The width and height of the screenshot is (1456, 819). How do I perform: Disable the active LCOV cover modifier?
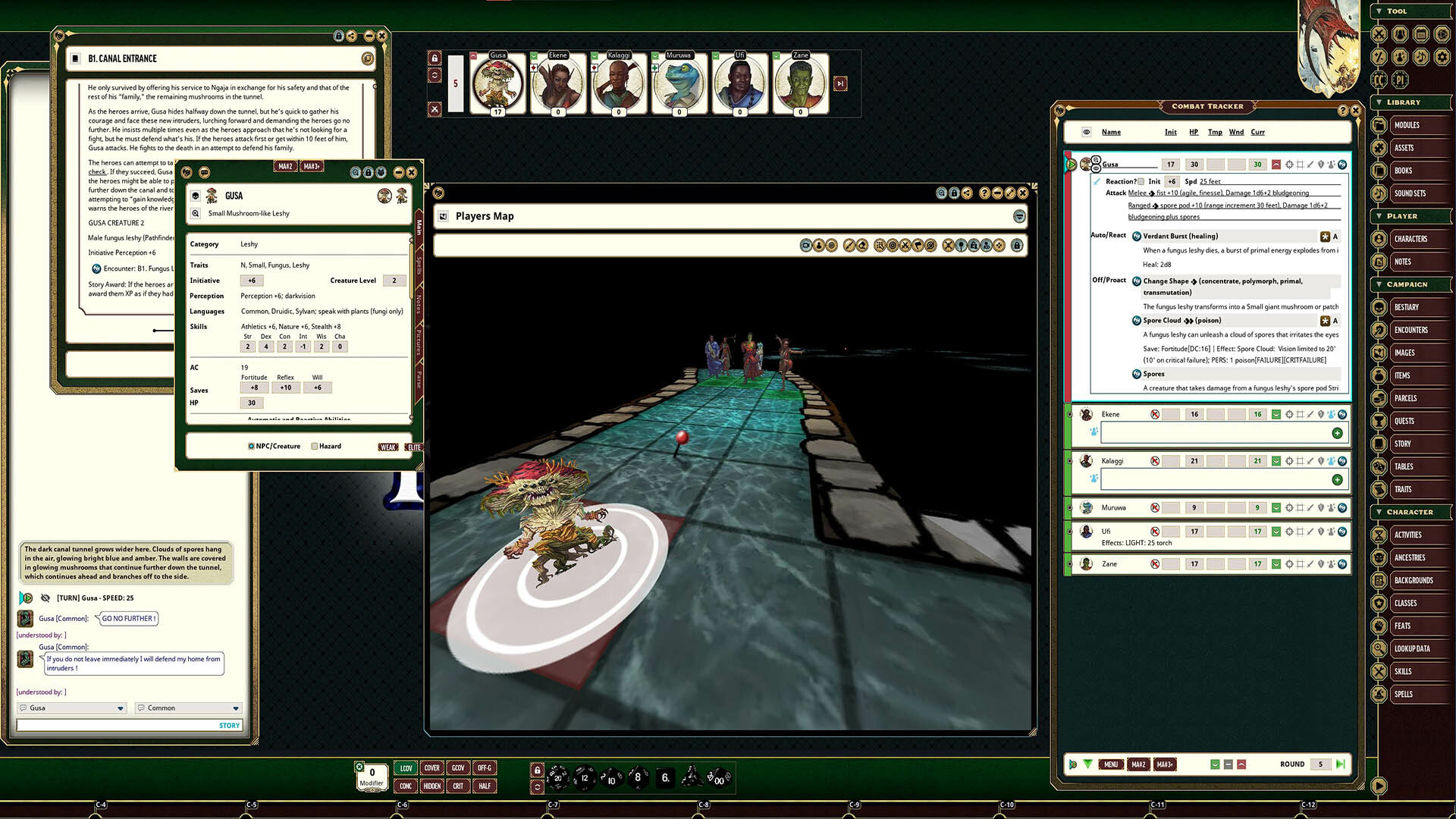[405, 768]
